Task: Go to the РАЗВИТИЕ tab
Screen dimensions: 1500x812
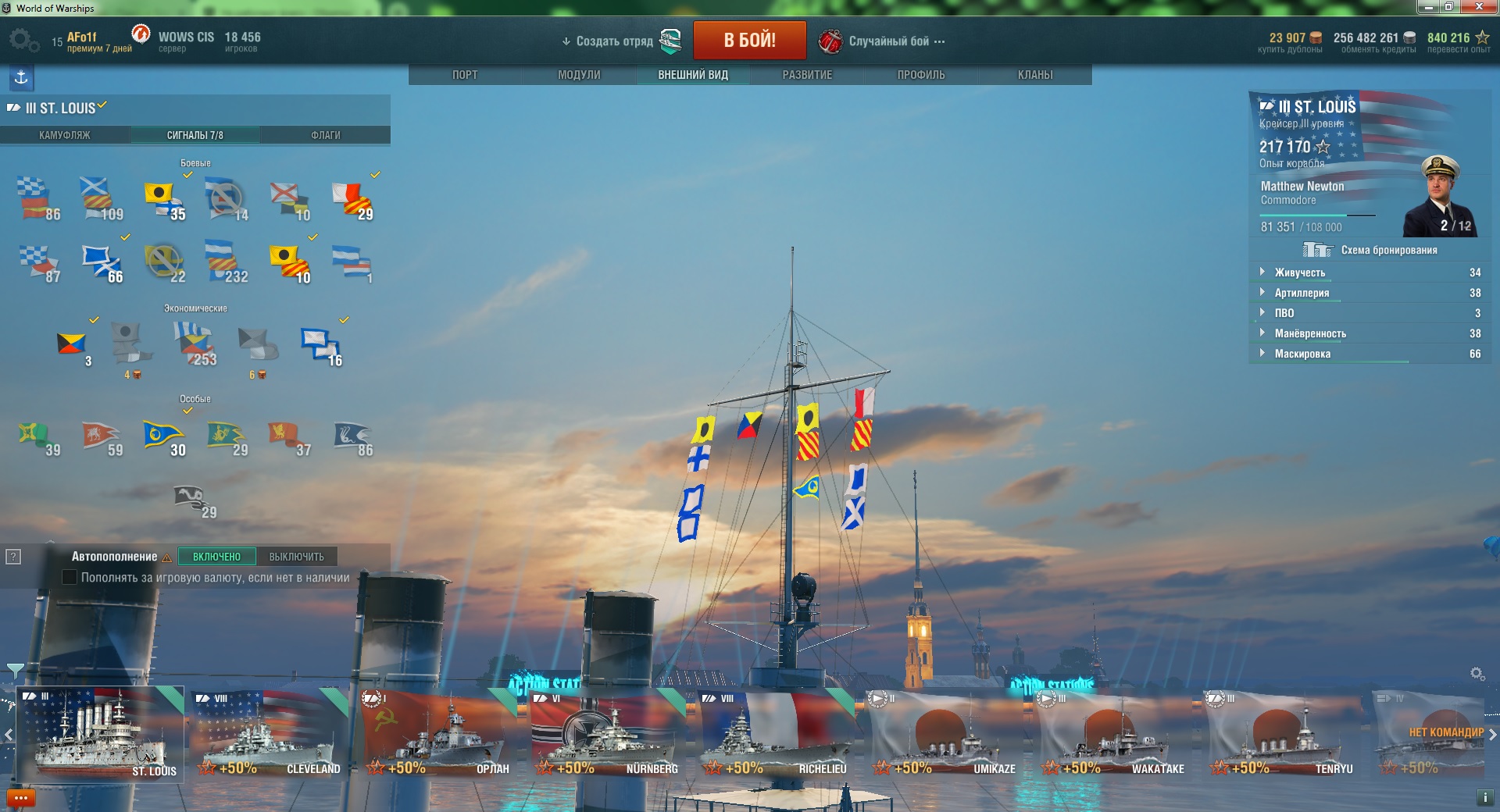Action: [807, 75]
